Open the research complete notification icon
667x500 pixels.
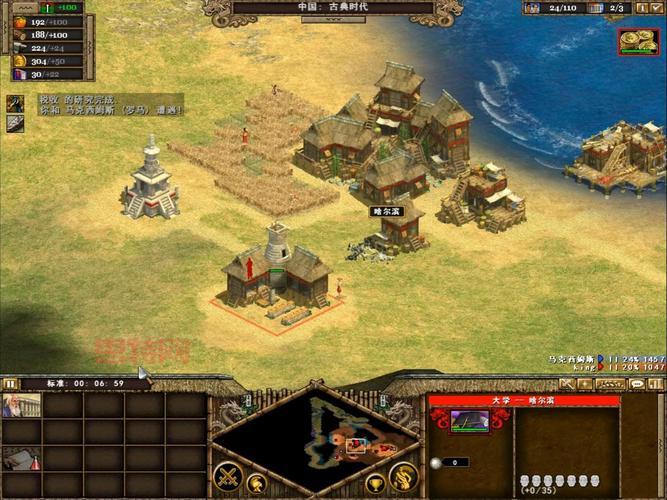16,103
